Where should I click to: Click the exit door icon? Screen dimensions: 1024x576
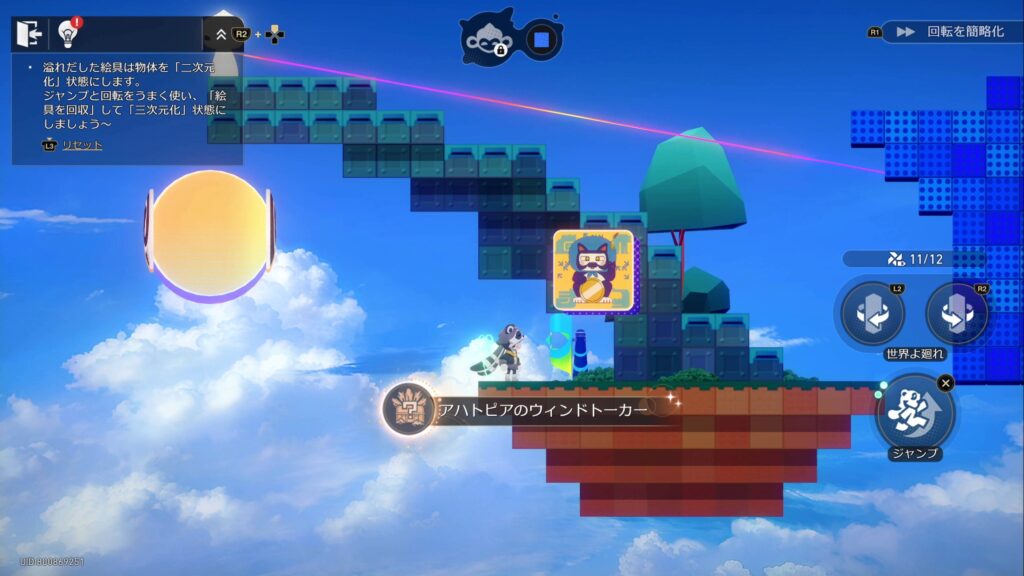[29, 34]
